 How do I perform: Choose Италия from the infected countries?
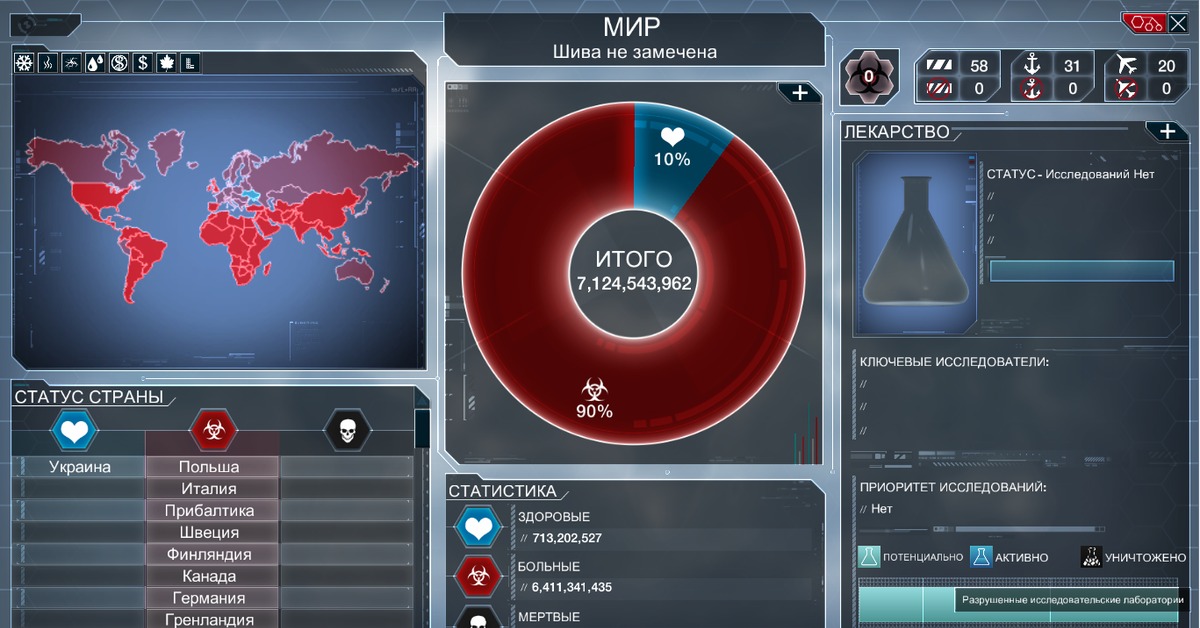coord(209,489)
